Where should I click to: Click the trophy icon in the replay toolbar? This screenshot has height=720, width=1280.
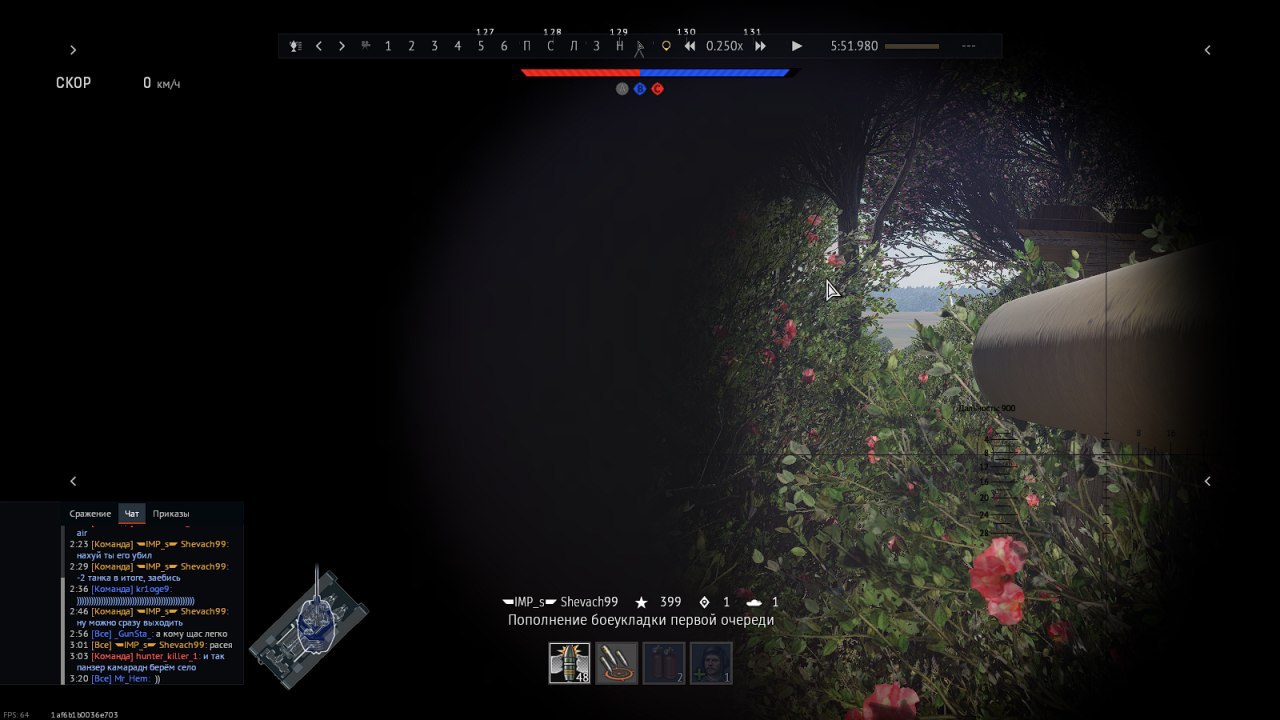[296, 46]
